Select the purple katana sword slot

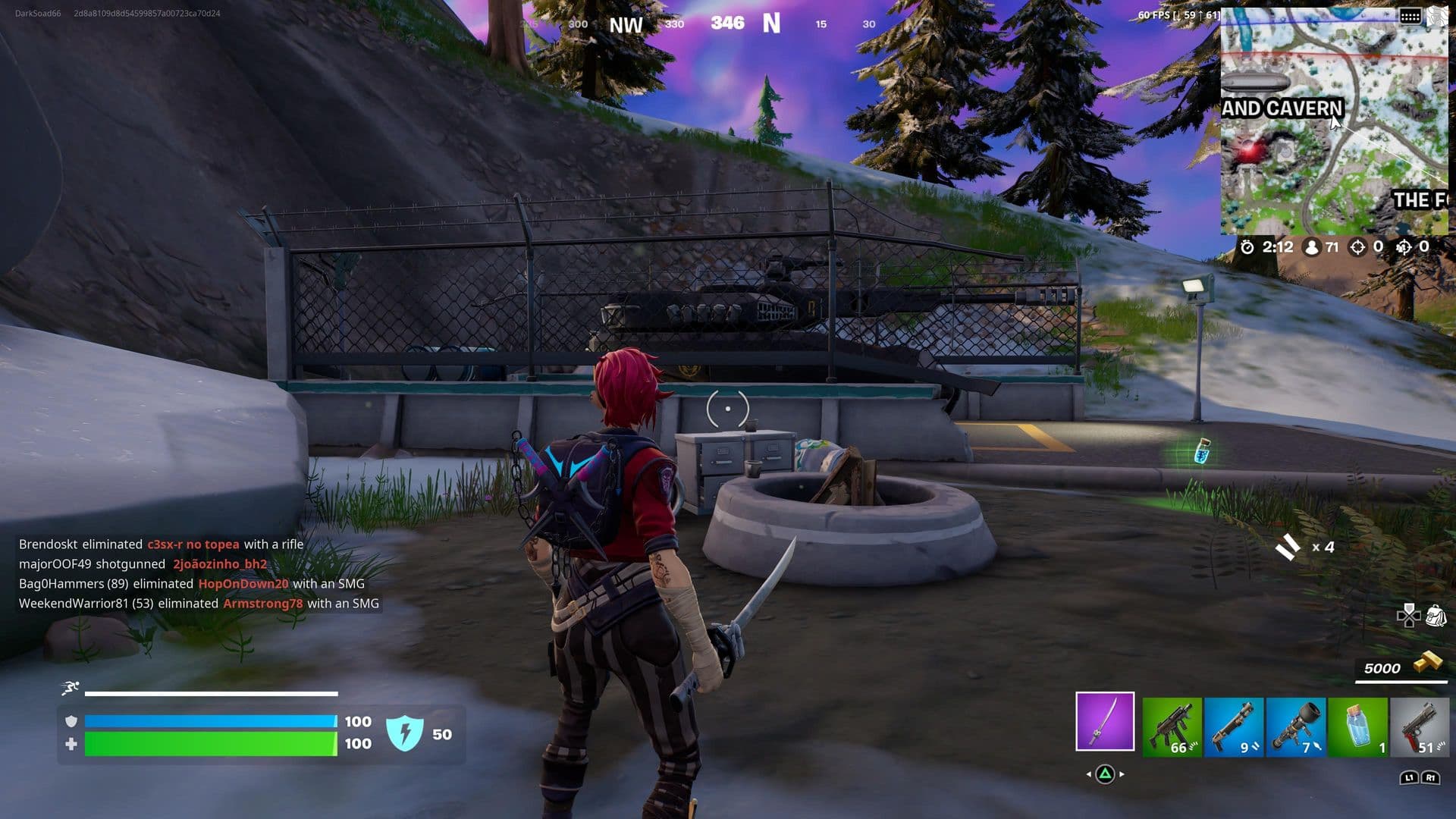coord(1105,721)
